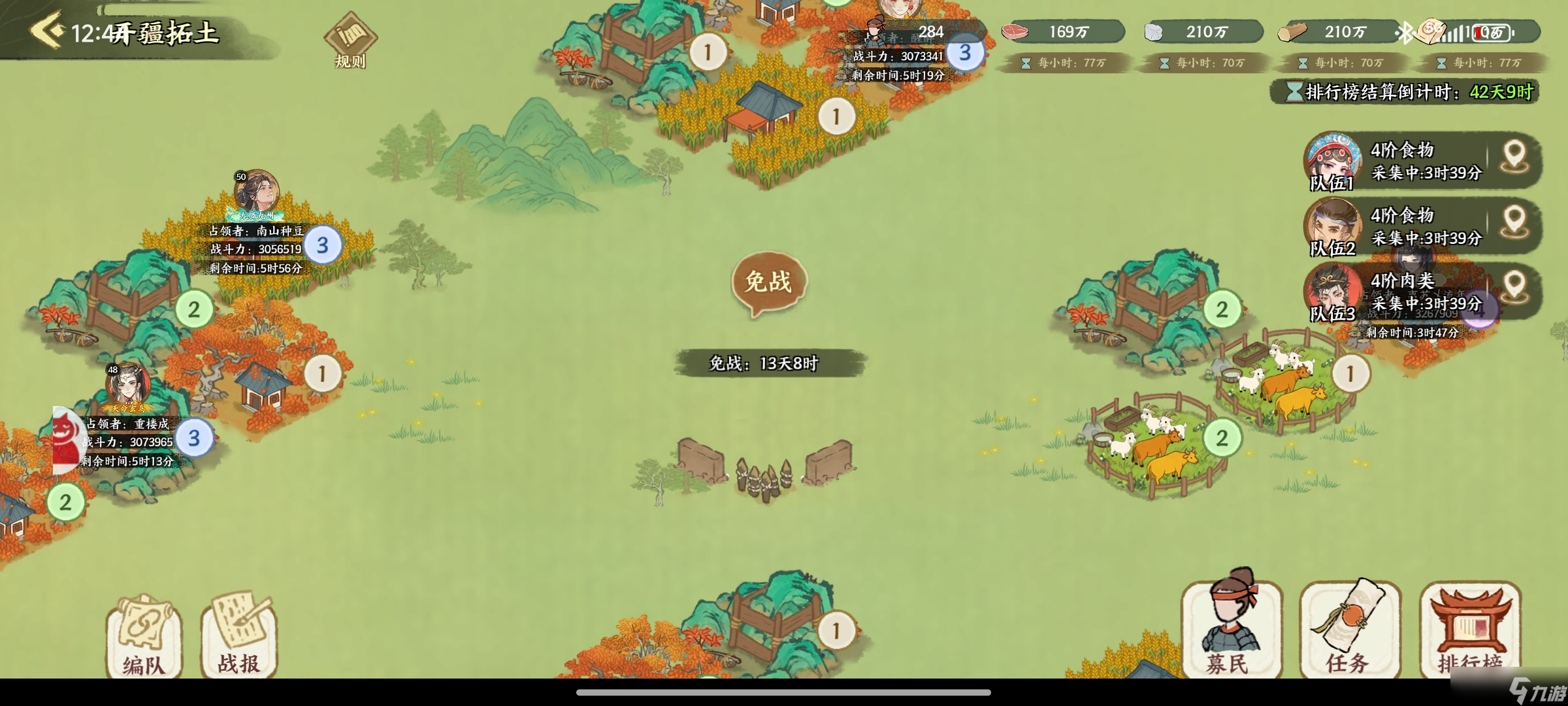Image resolution: width=1568 pixels, height=706 pixels.
Task: Select the 队伍3 team portrait
Action: tap(1333, 292)
